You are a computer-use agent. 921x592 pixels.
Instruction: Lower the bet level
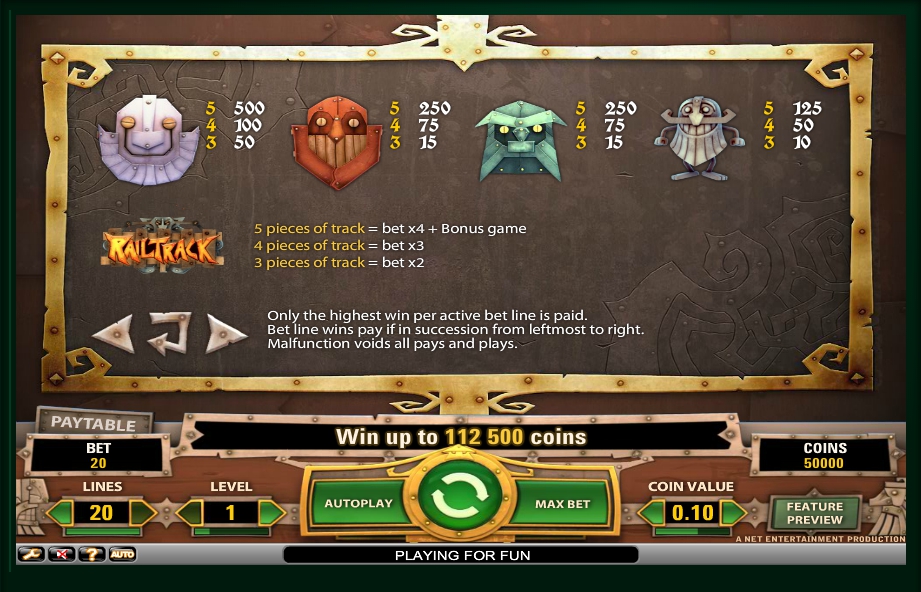coord(189,513)
